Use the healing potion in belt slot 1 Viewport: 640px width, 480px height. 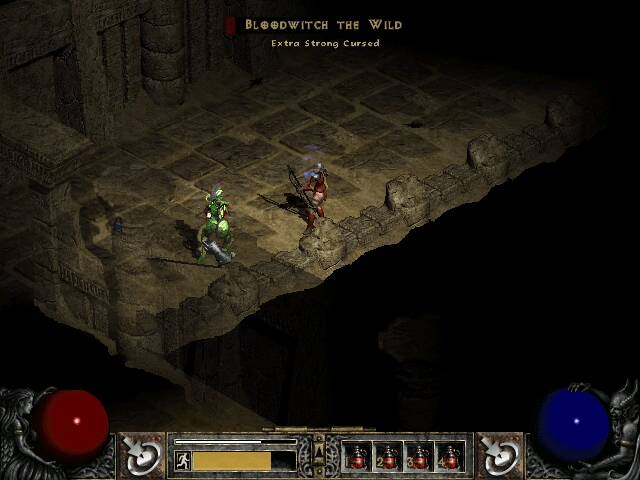[357, 457]
